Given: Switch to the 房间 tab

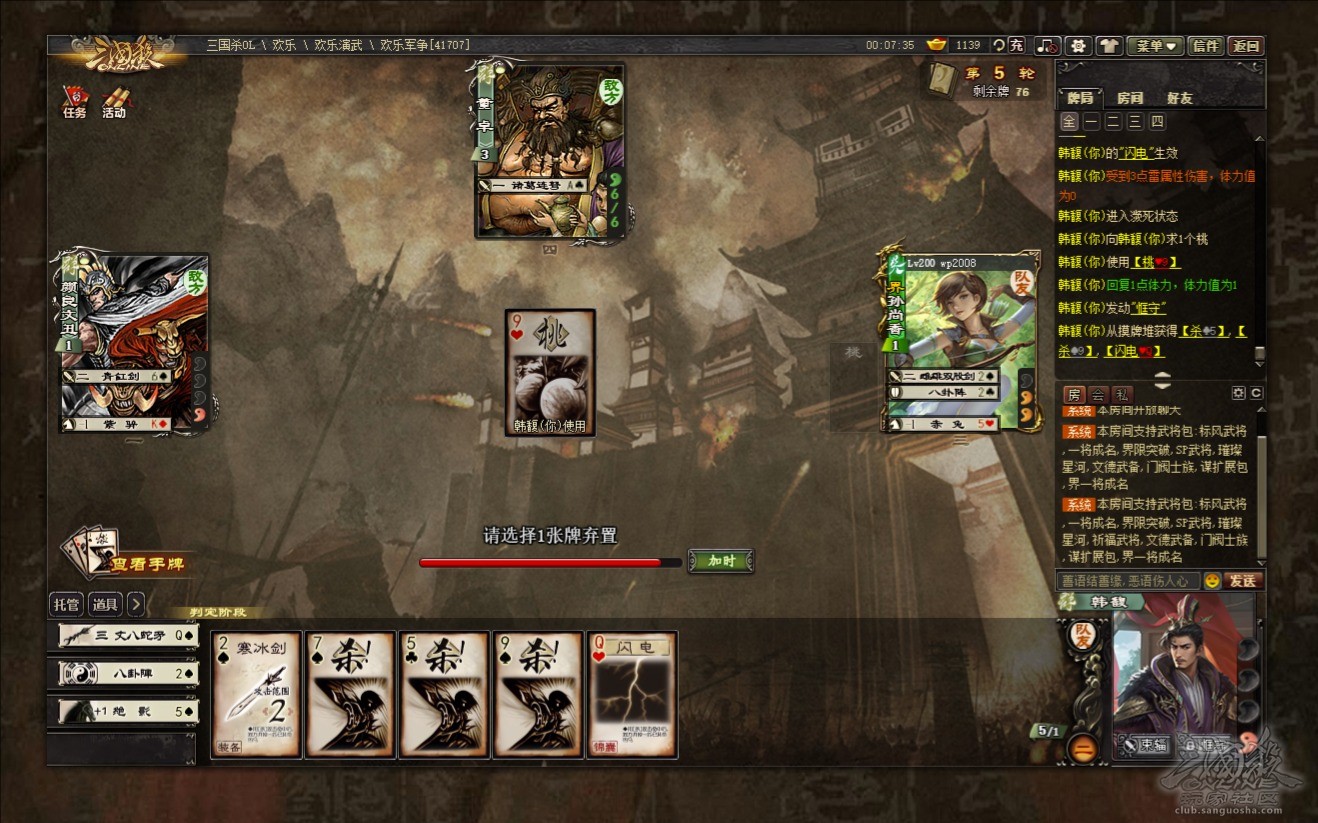Looking at the screenshot, I should [1130, 98].
